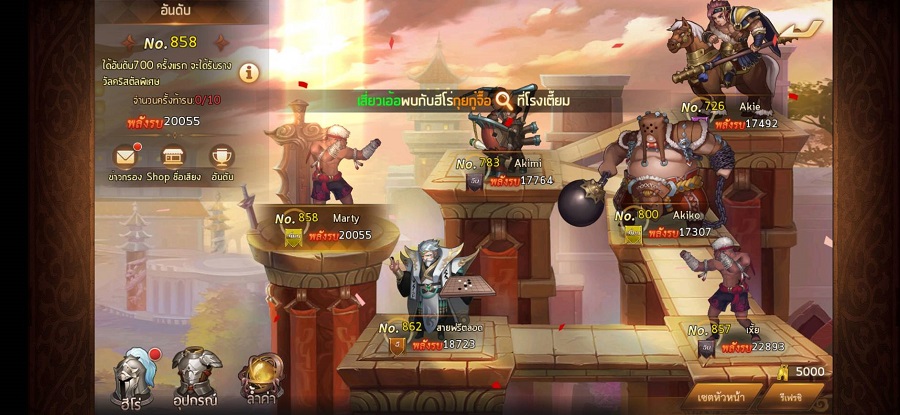Viewport: 900px width, 415px height.
Task: Open the trophy ranking icon
Action: (221, 157)
